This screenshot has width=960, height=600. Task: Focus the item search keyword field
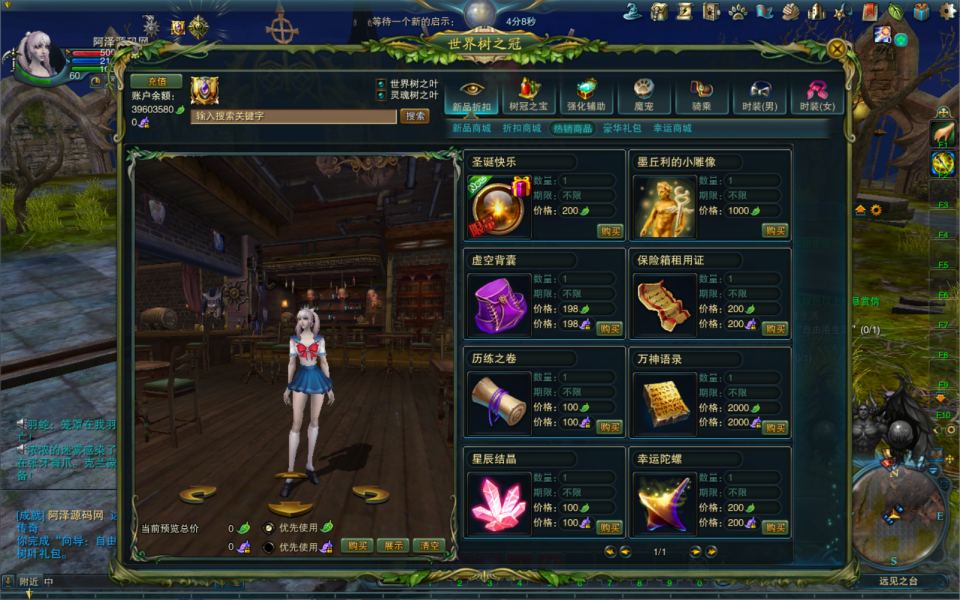294,116
